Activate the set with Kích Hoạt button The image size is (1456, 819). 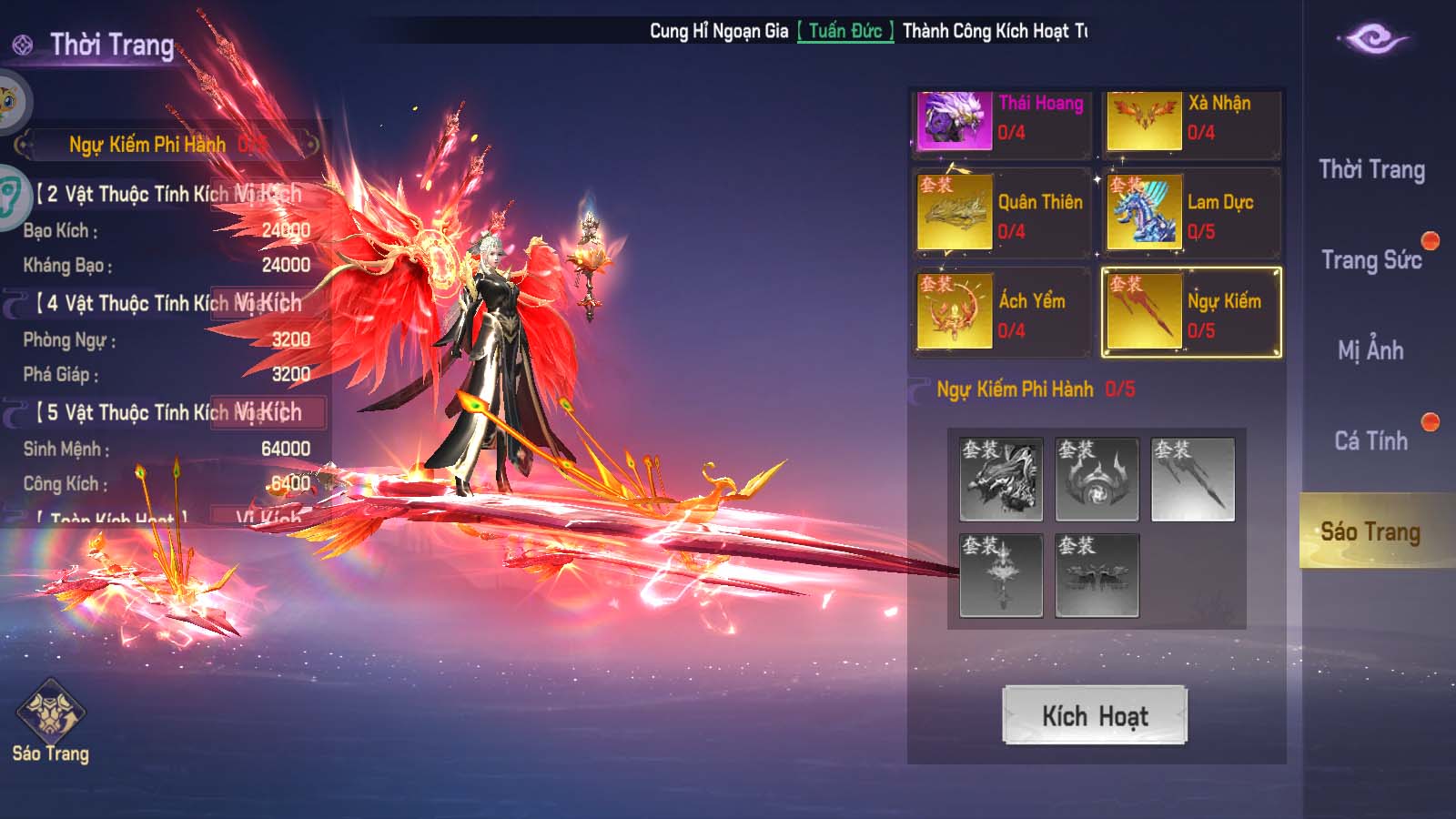pyautogui.click(x=1095, y=715)
